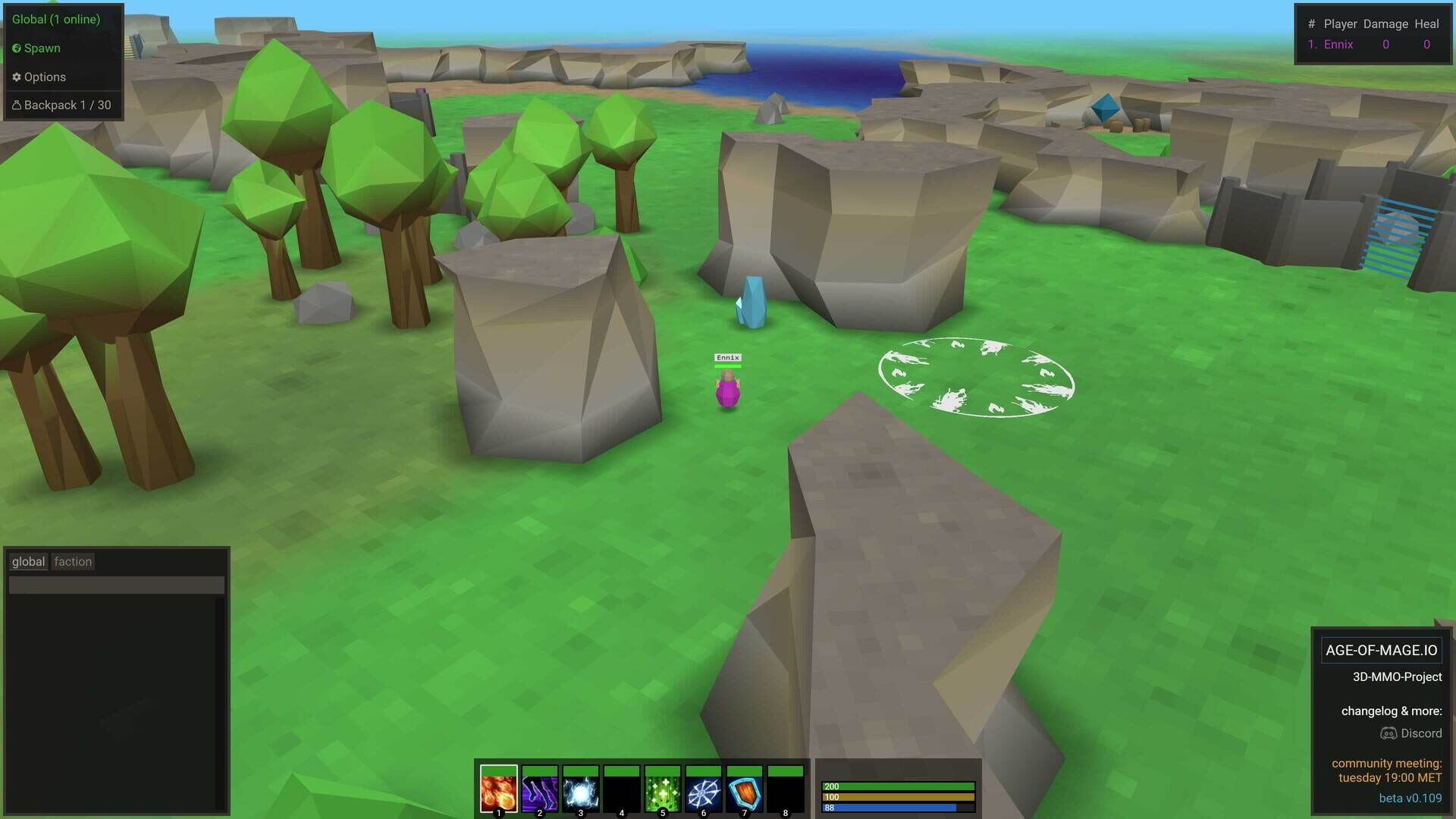
Task: Switch to the faction chat tab
Action: click(x=73, y=561)
